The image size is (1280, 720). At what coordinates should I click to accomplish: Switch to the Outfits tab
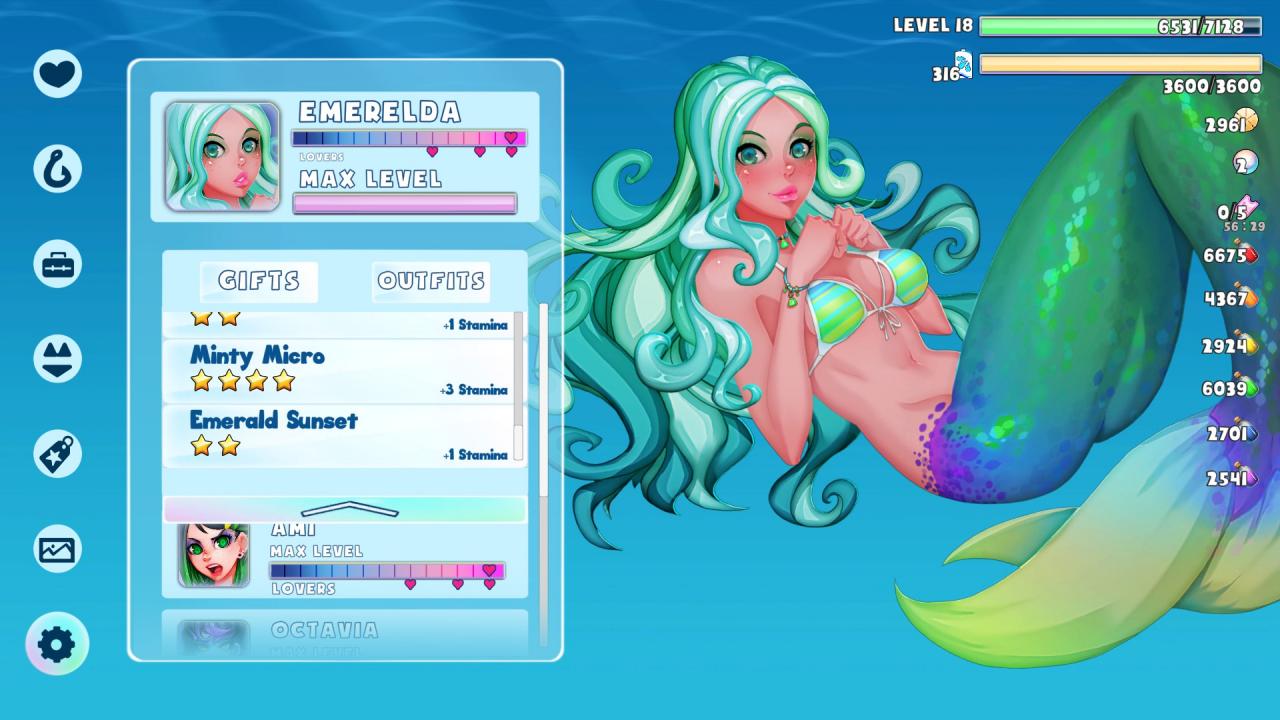coord(431,282)
